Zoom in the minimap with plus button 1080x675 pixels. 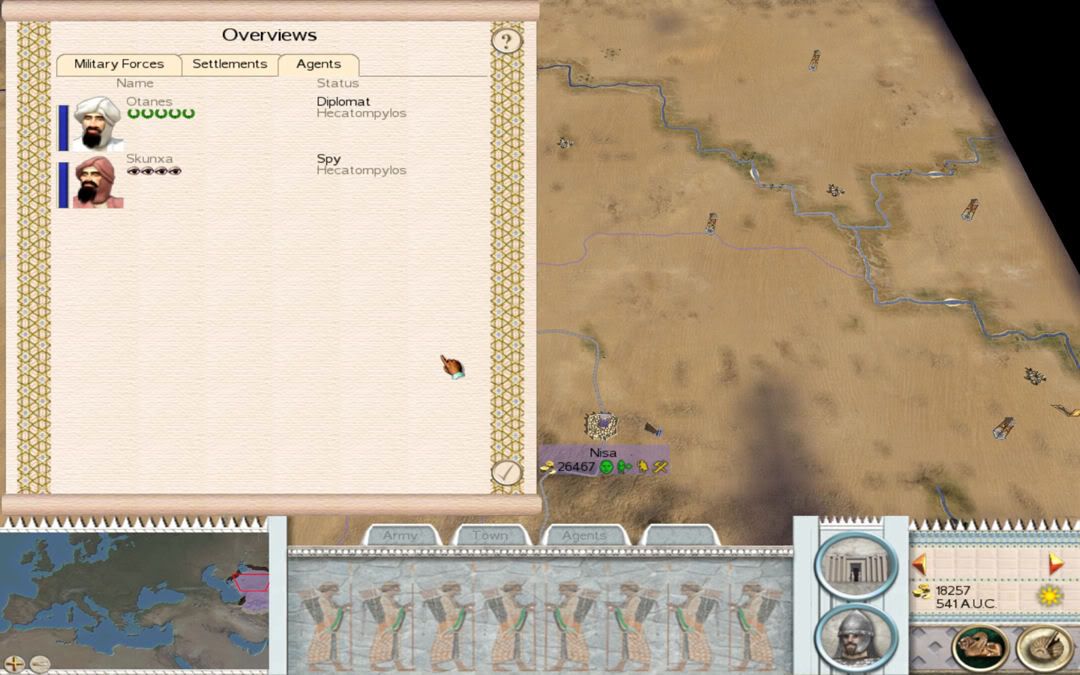click(14, 663)
